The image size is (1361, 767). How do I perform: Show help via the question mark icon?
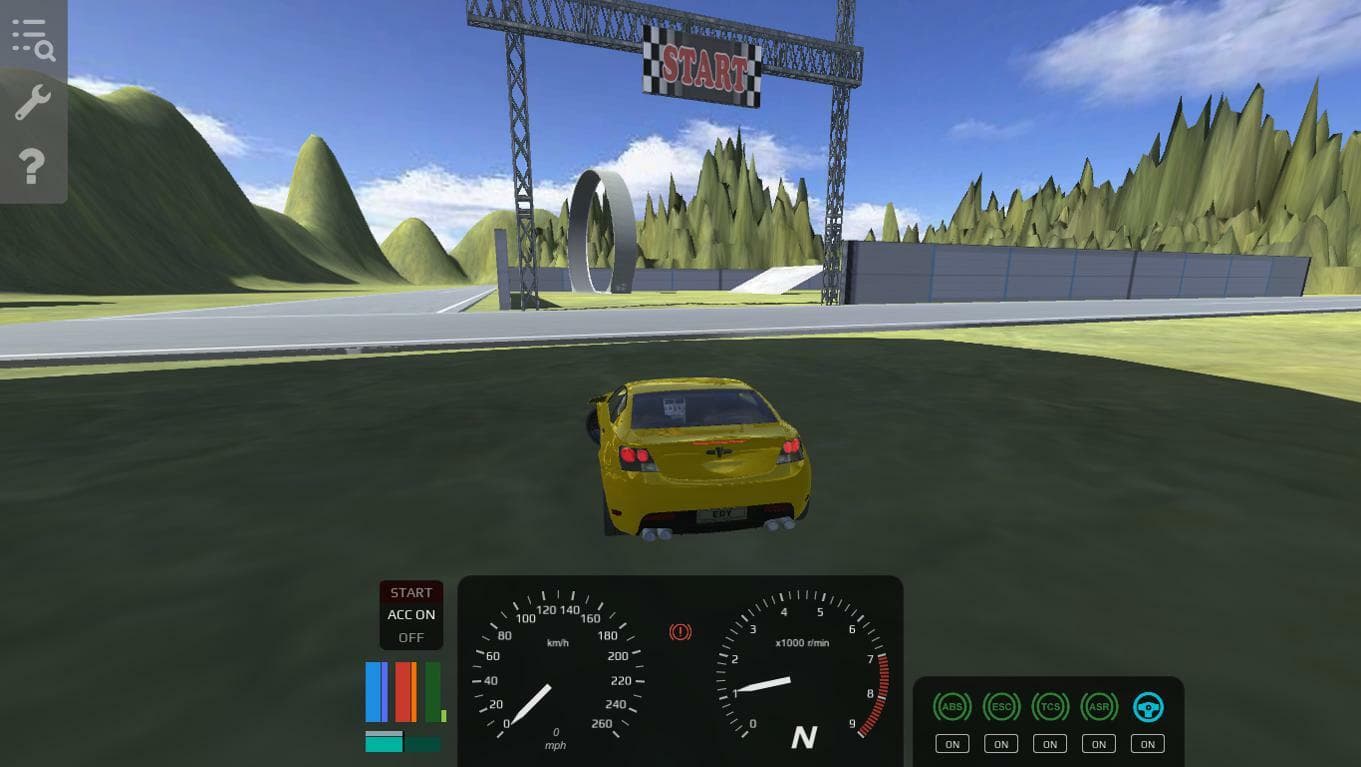tap(33, 166)
